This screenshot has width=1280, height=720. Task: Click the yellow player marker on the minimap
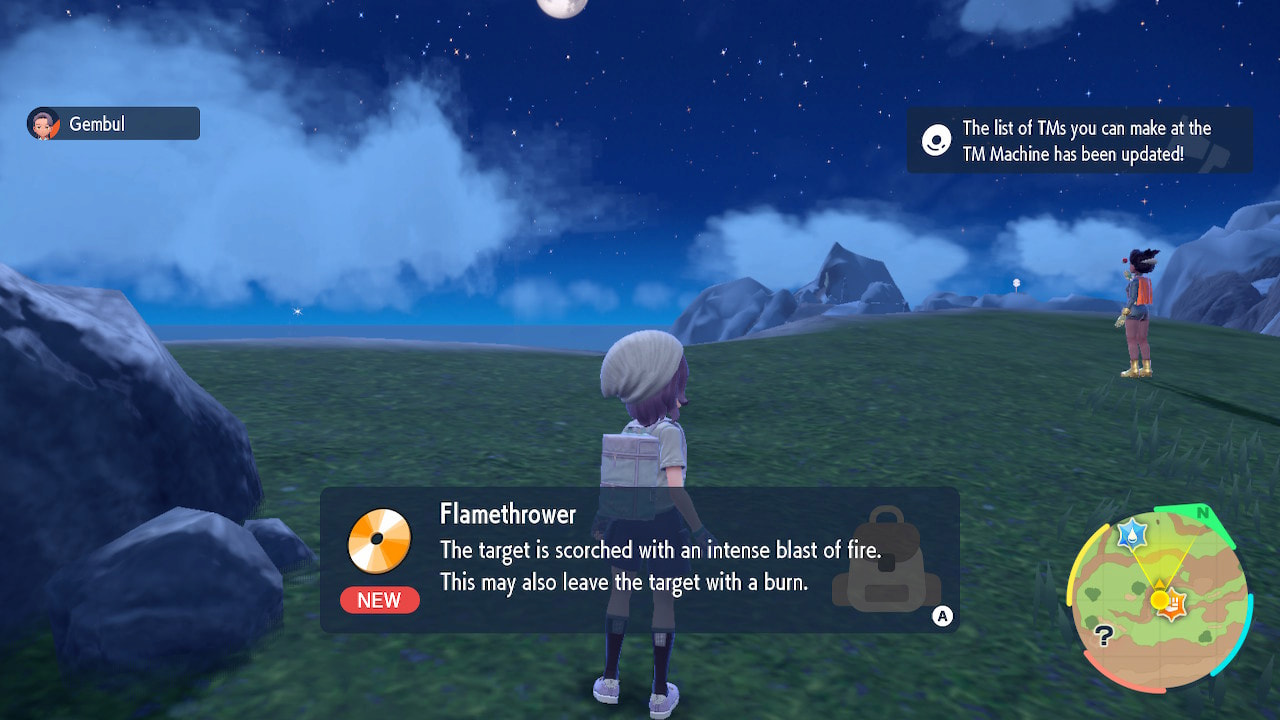1159,599
